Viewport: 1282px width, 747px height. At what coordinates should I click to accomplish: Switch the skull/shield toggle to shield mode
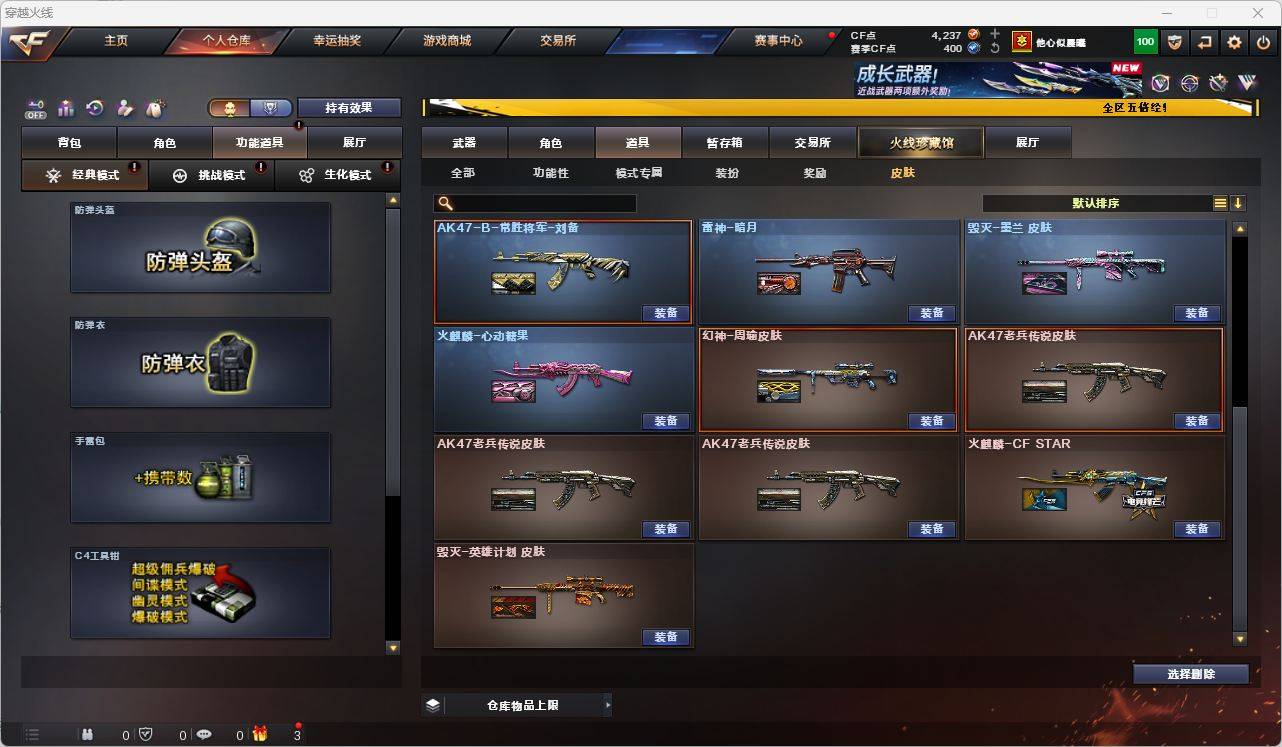269,108
